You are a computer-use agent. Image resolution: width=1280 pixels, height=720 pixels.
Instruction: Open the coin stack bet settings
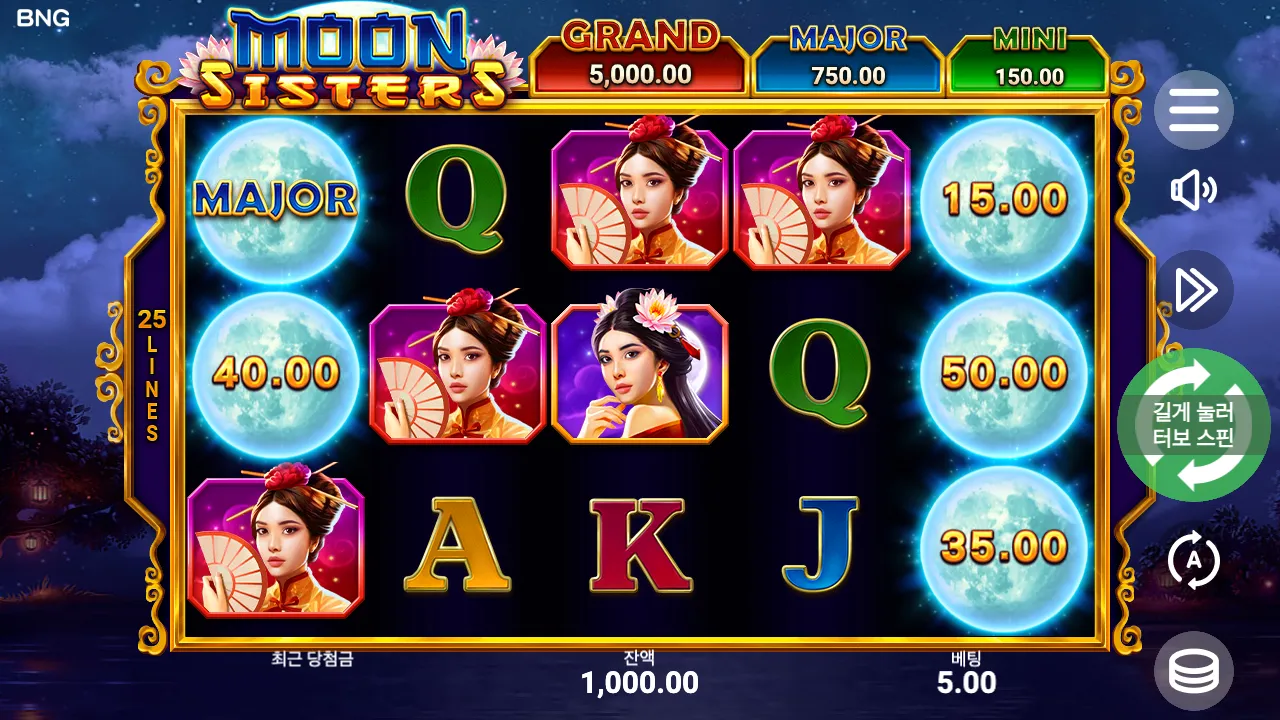coord(1193,671)
